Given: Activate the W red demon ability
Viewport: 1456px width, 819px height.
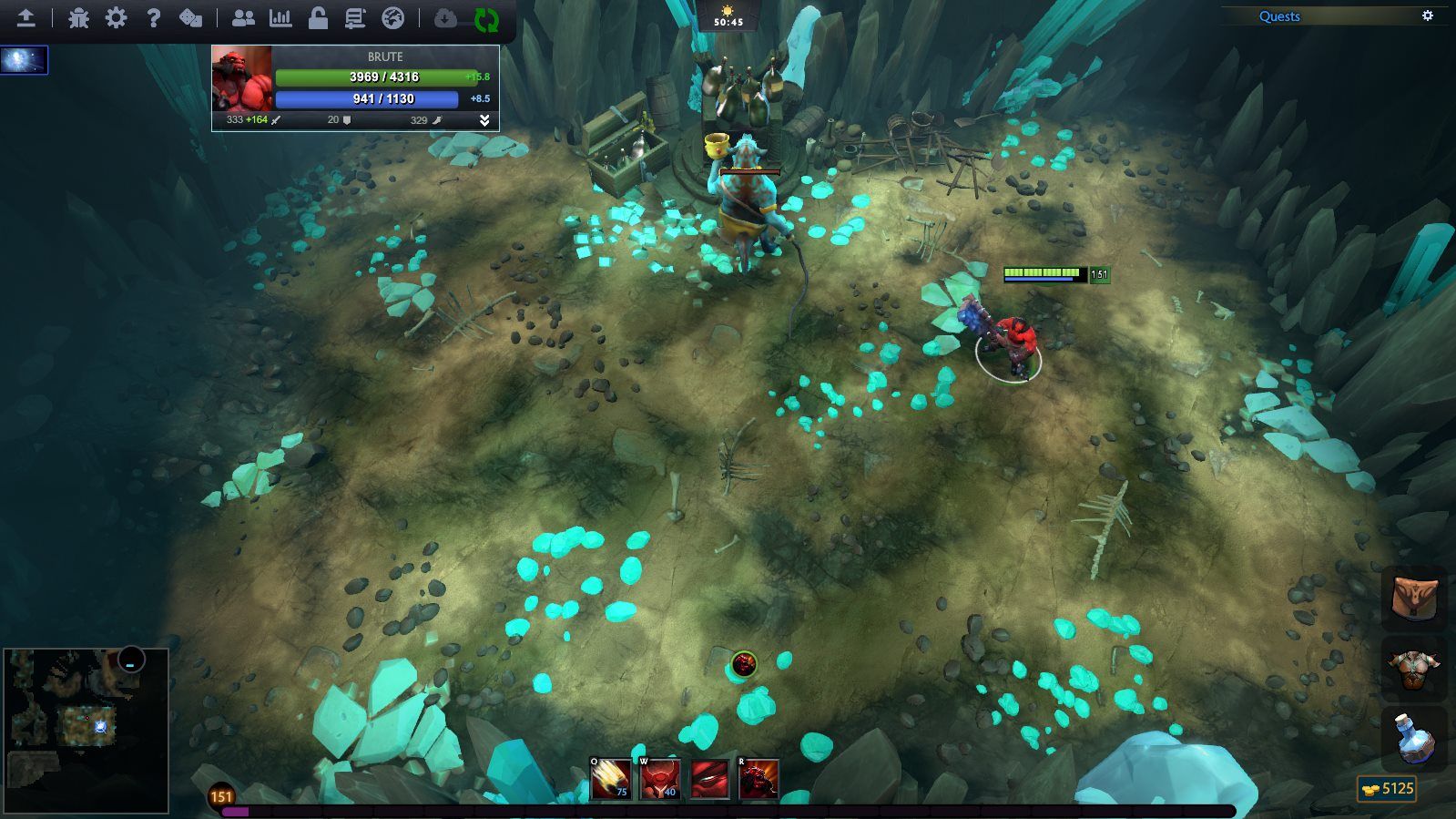Looking at the screenshot, I should click(660, 779).
